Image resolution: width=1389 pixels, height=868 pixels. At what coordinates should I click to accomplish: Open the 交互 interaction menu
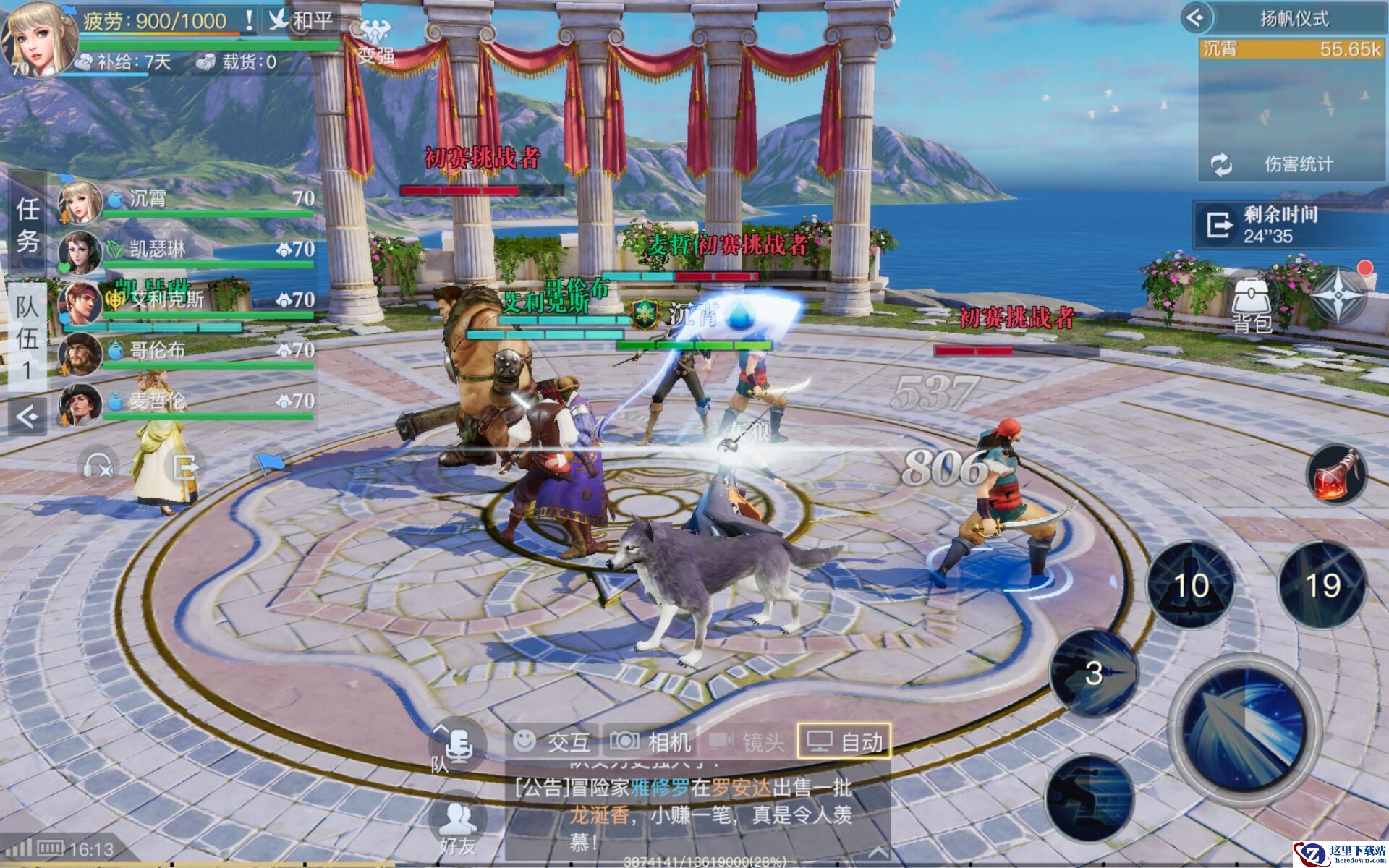553,741
